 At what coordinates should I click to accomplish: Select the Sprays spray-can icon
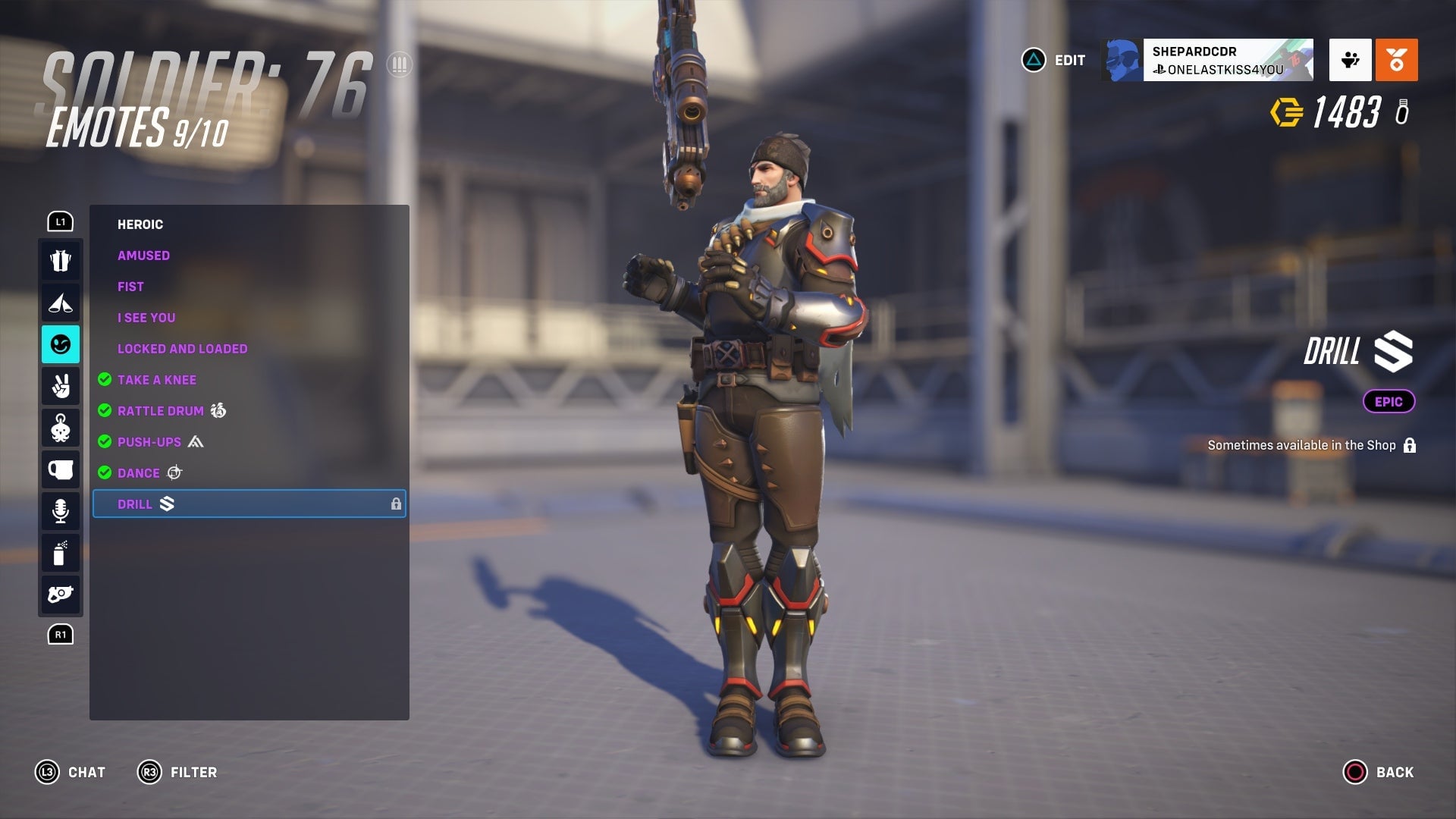[x=61, y=553]
